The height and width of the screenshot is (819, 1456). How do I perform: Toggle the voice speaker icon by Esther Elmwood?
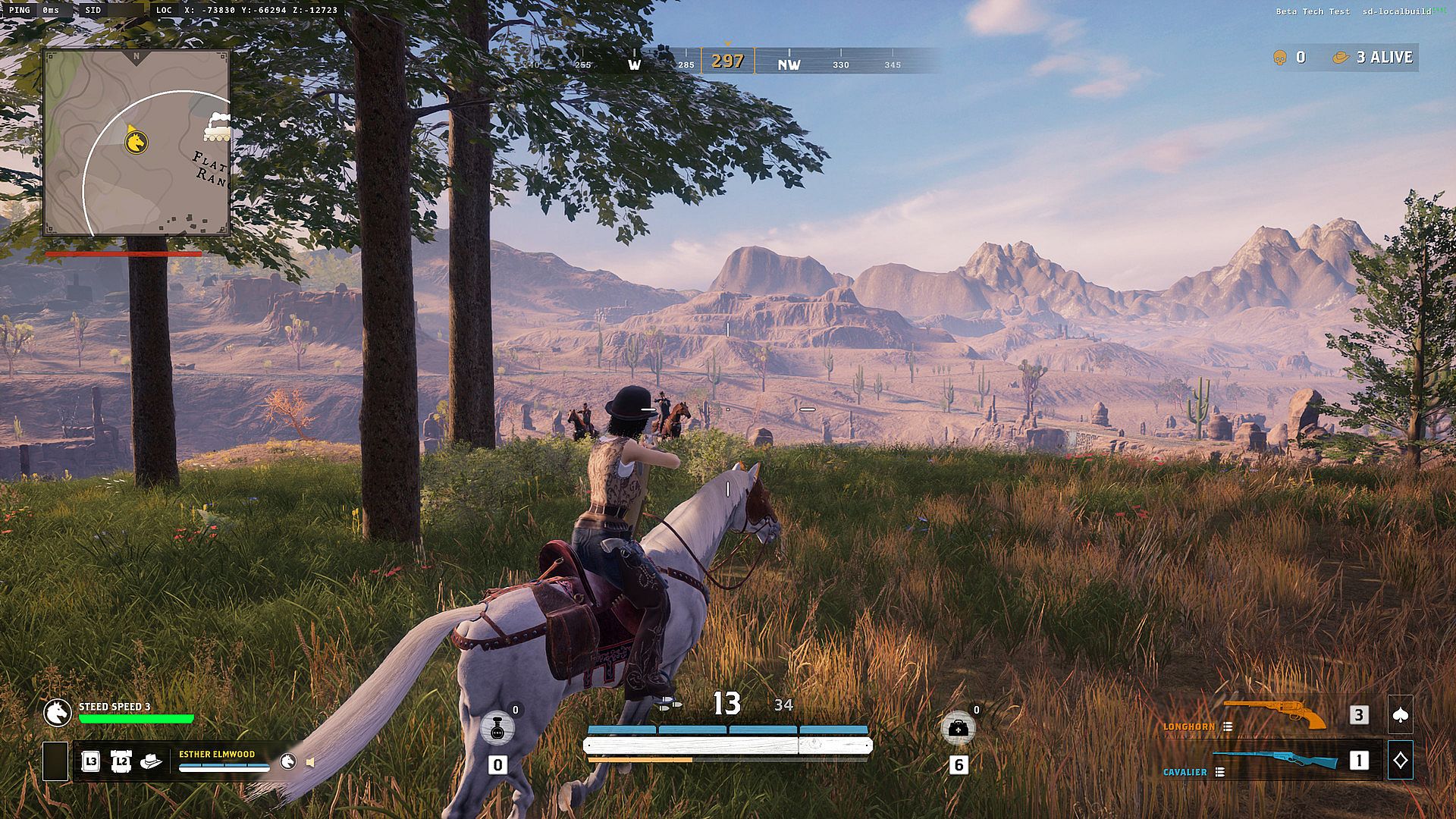310,761
